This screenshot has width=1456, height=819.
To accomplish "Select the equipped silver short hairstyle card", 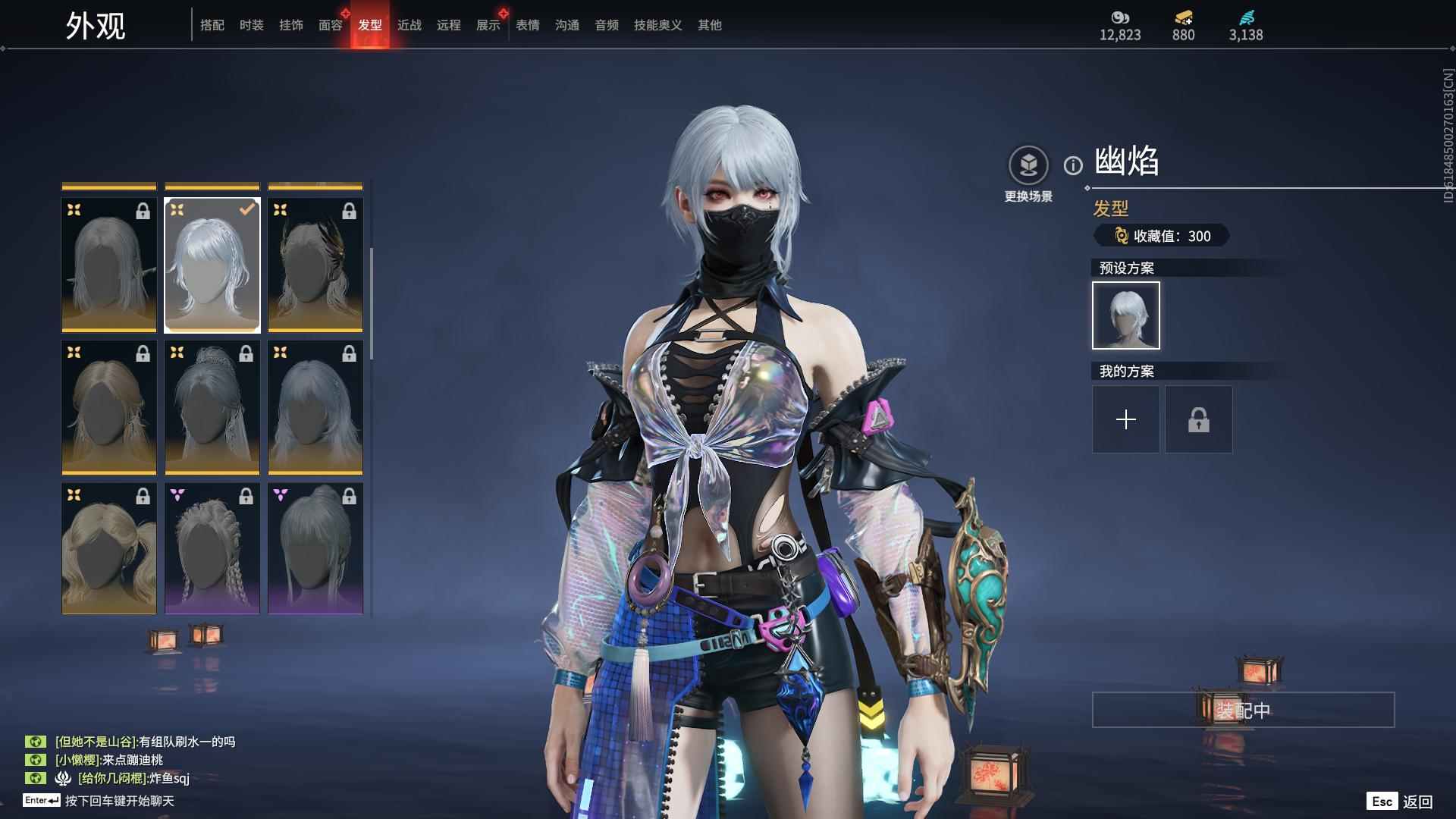I will [212, 265].
